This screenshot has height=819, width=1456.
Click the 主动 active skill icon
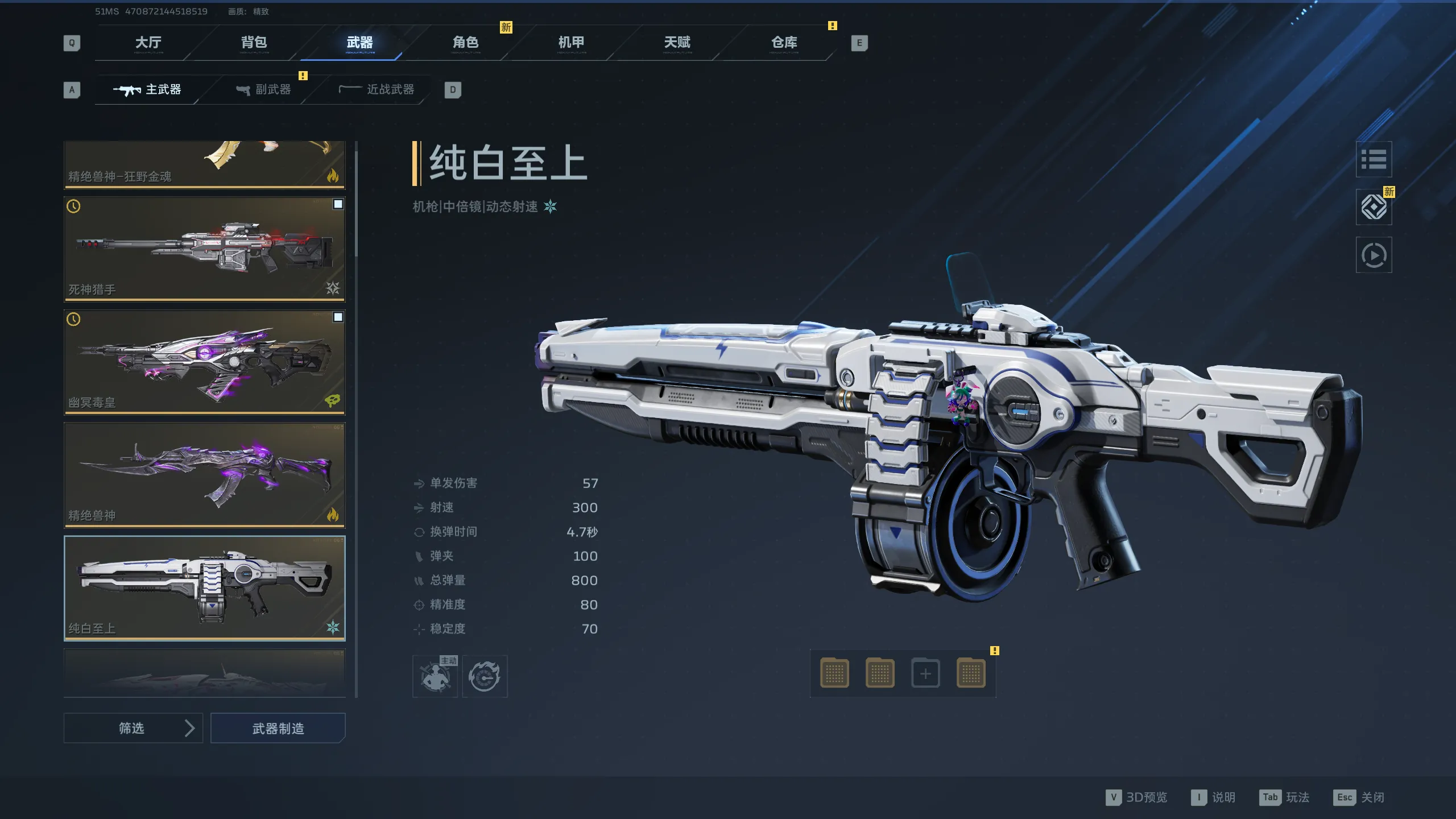435,676
